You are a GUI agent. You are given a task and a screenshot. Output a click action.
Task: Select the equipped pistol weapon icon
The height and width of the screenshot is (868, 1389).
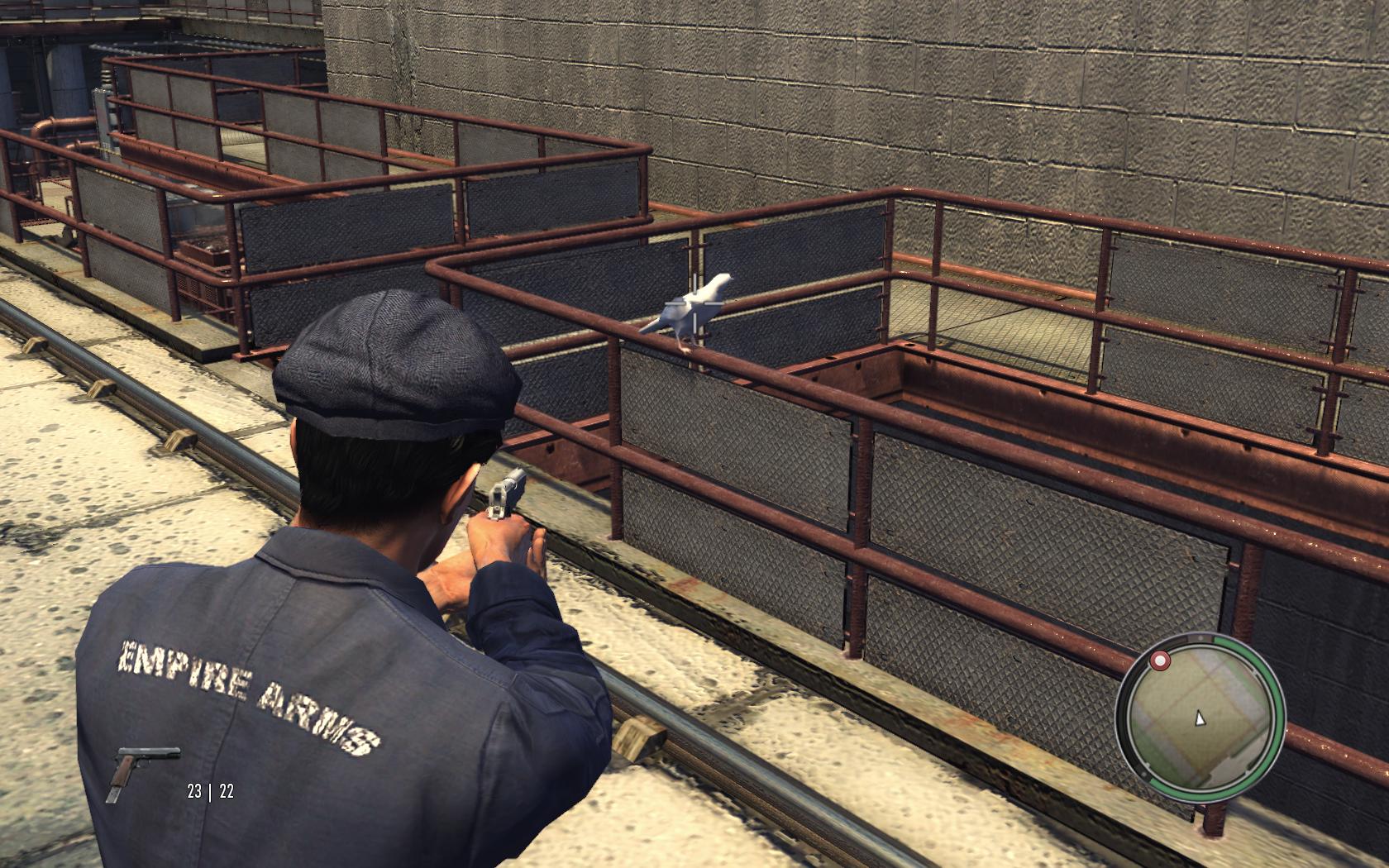pos(142,771)
